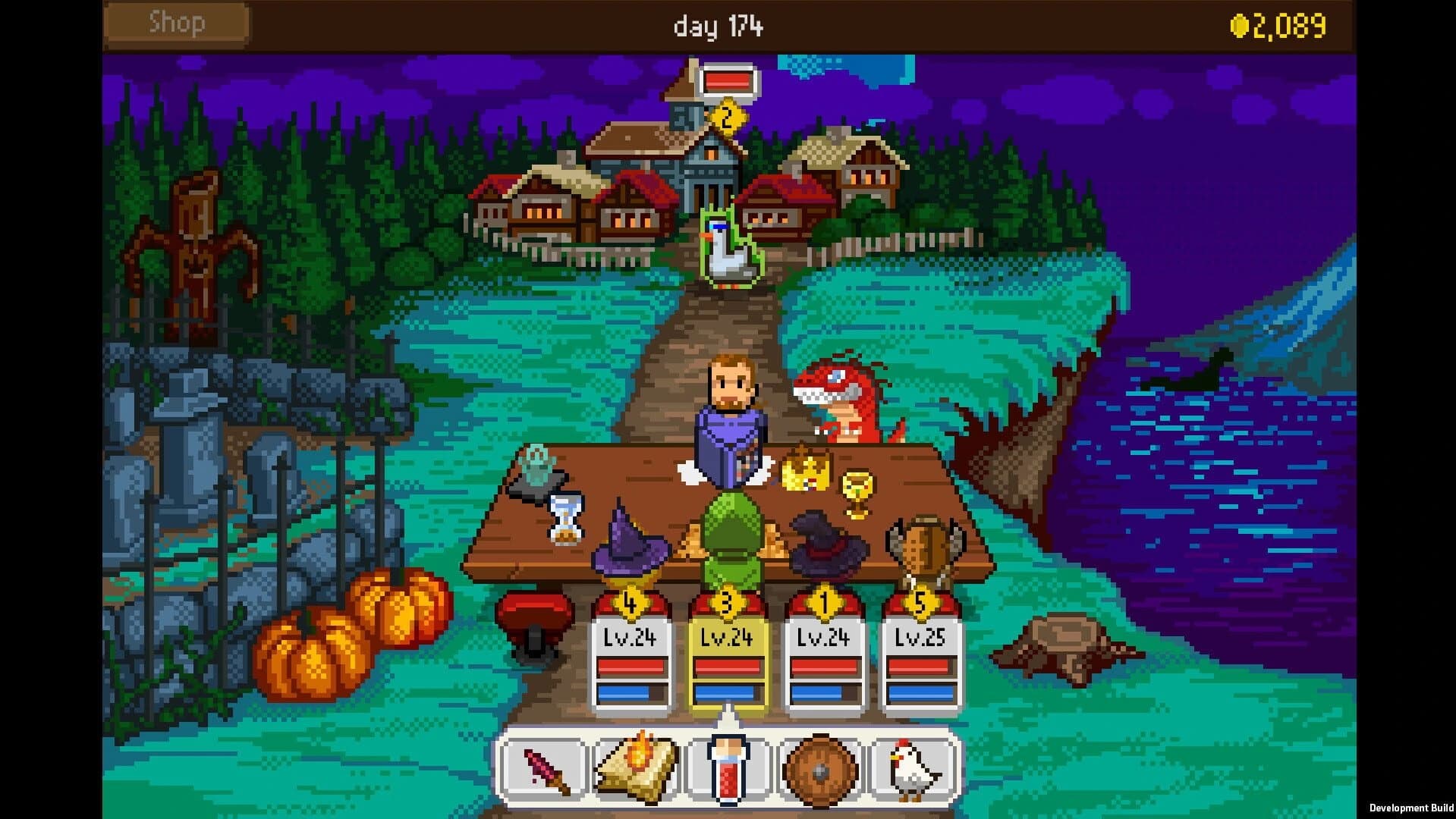This screenshot has height=819, width=1456.
Task: Click the day 174 header
Action: 718,26
